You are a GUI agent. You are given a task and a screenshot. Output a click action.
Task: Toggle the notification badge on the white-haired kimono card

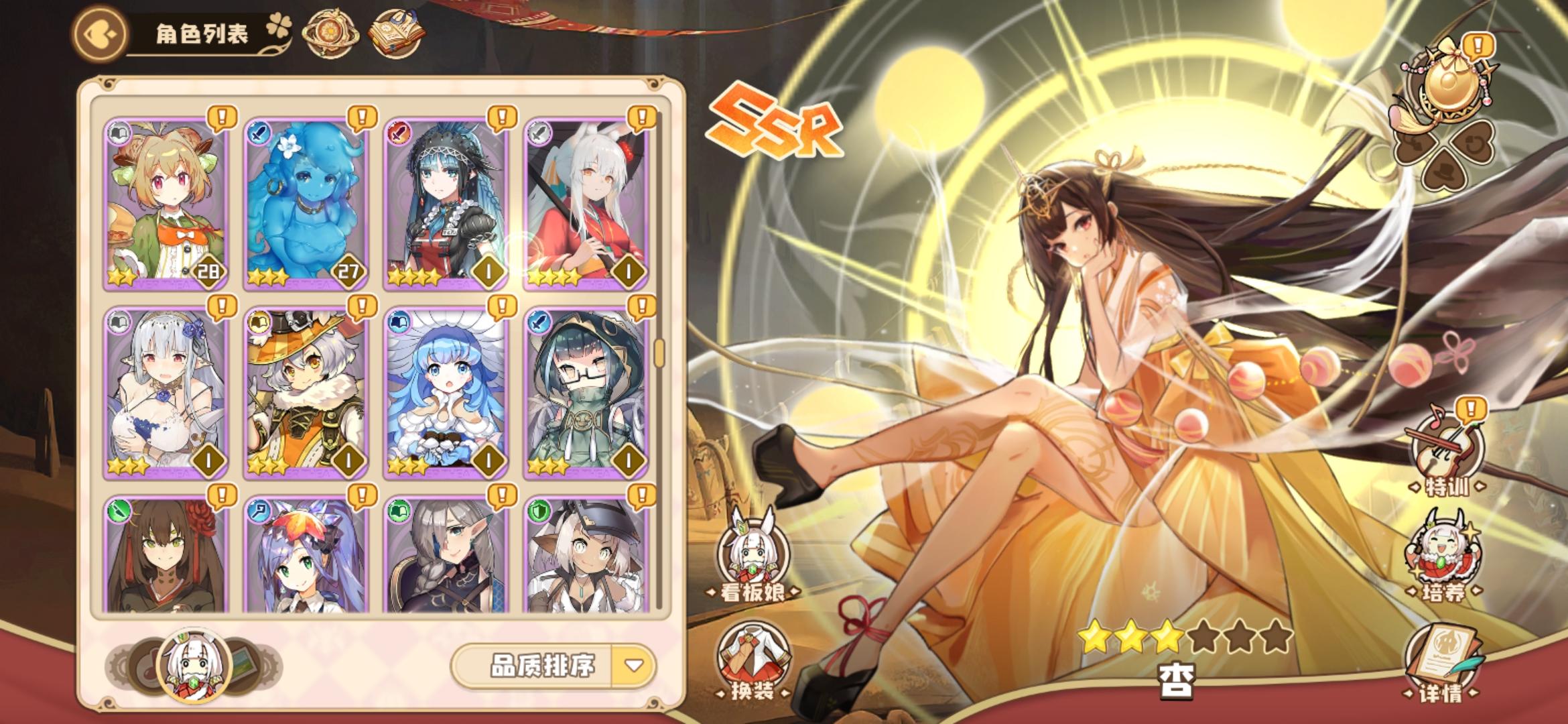click(x=641, y=117)
